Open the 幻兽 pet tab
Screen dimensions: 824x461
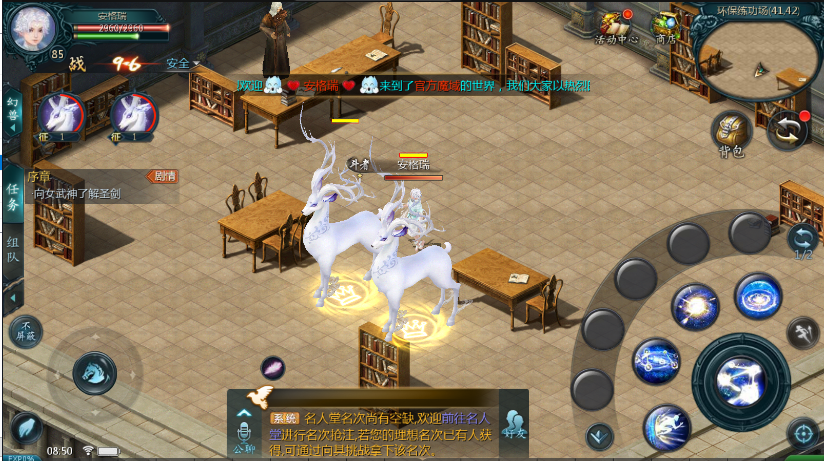(x=13, y=109)
